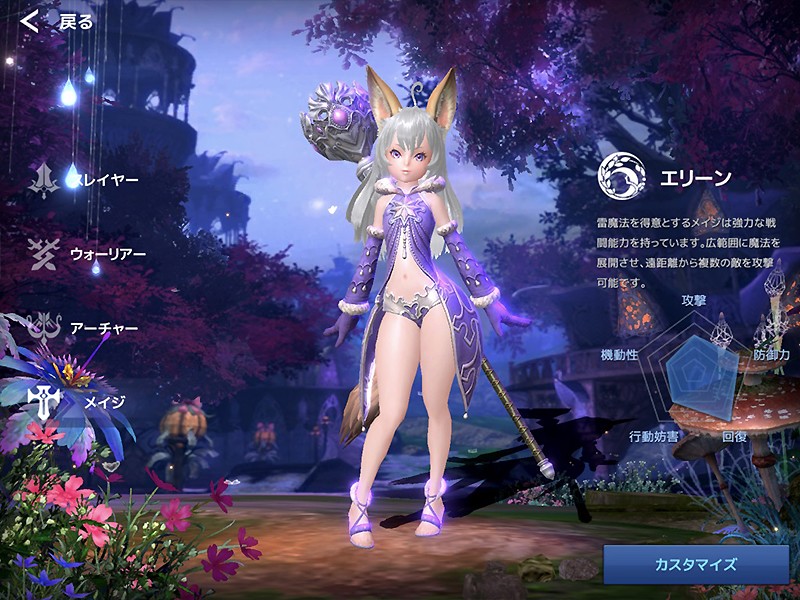Open the カスタマイズ screen
The width and height of the screenshot is (800, 600).
(695, 564)
